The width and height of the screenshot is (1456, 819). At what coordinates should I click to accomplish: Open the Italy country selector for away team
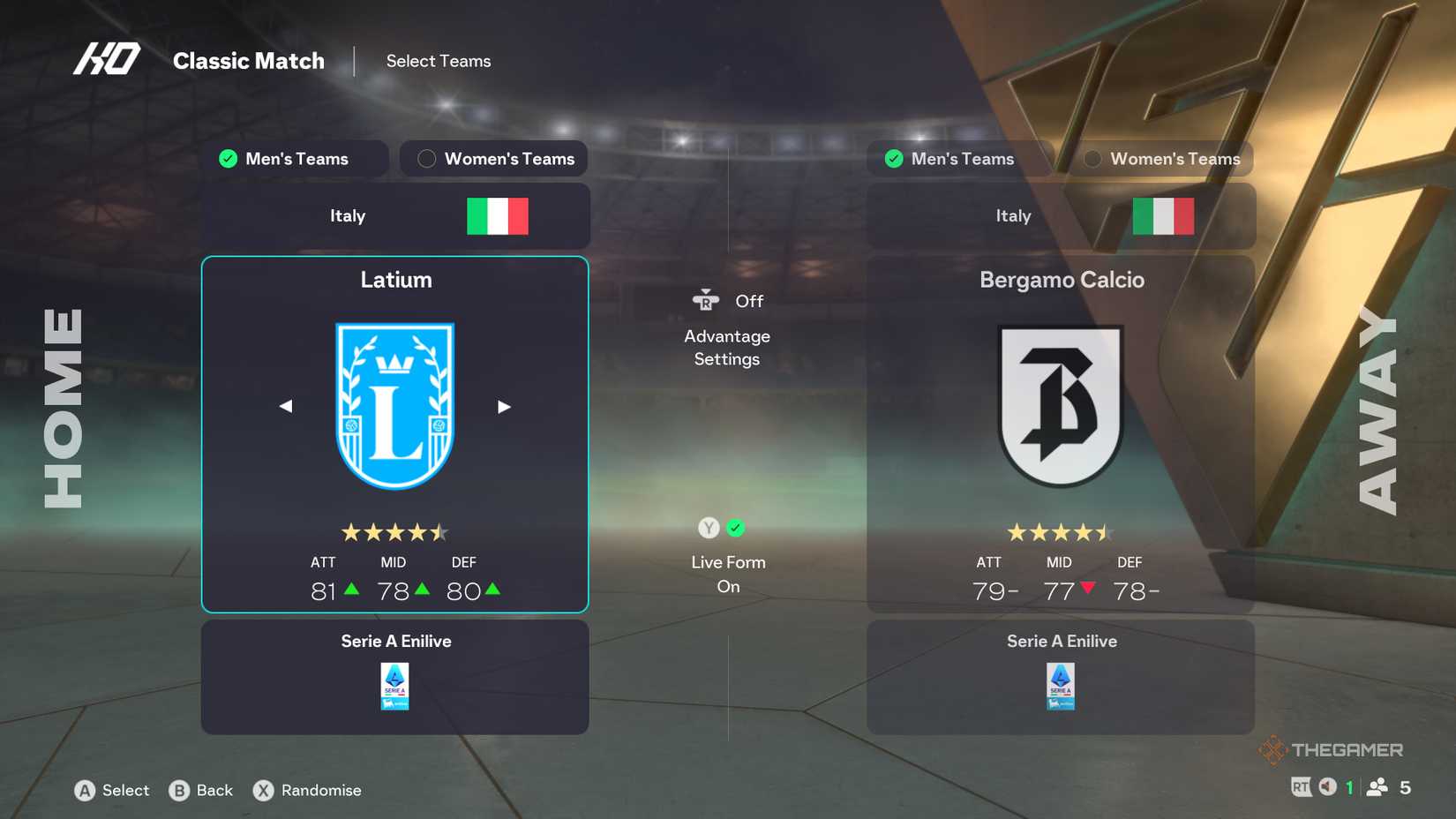(1061, 215)
